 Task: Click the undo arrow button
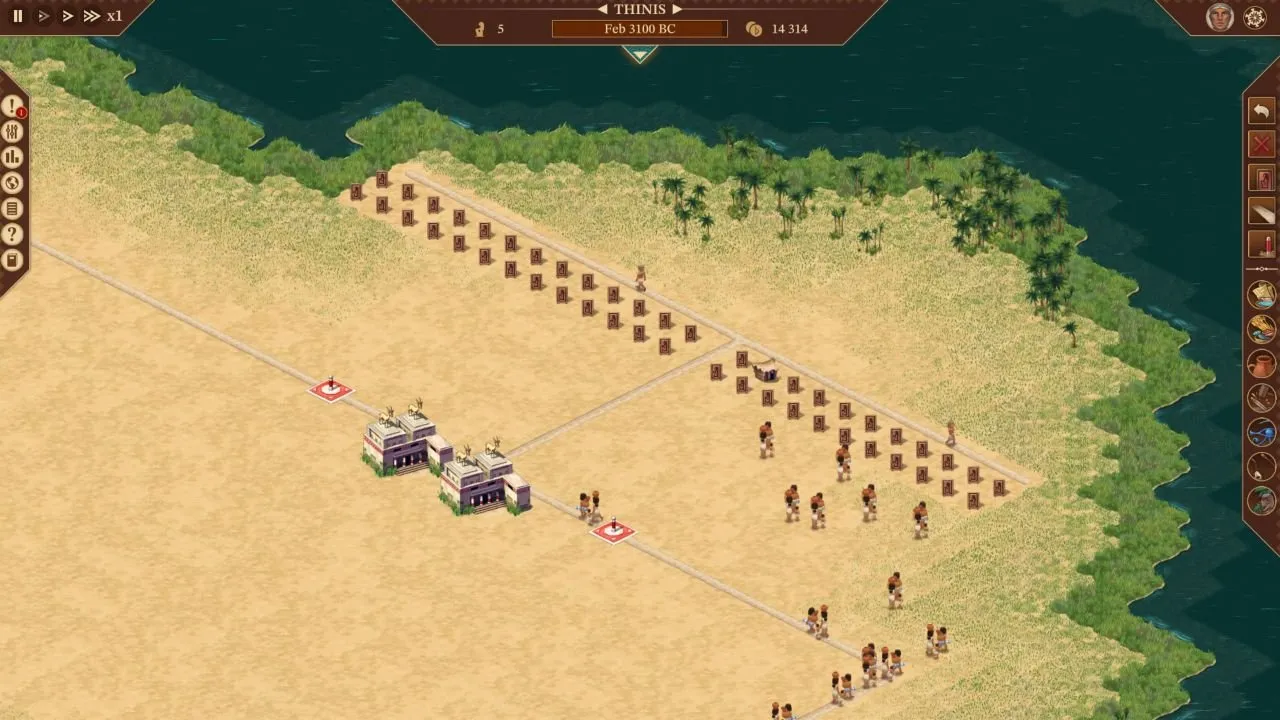coord(1261,110)
